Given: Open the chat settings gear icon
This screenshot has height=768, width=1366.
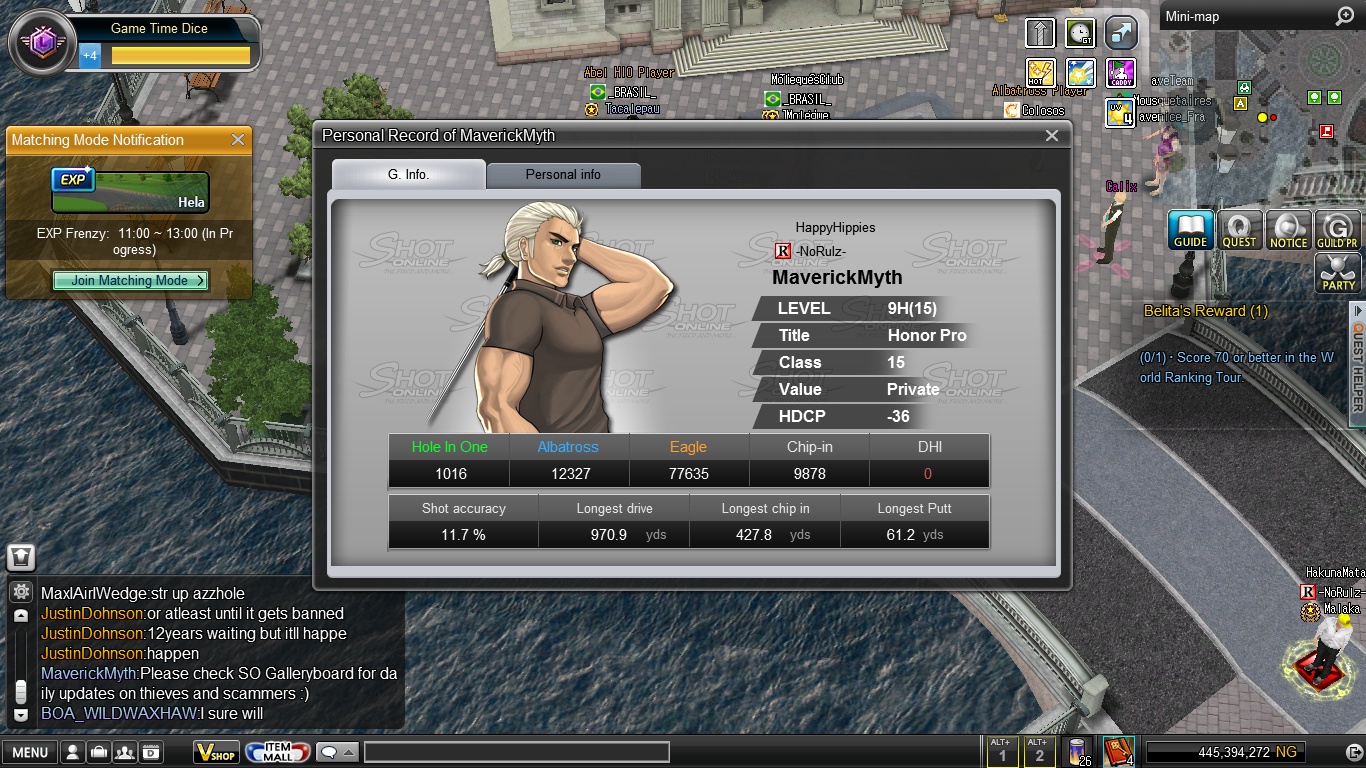Looking at the screenshot, I should [x=21, y=592].
